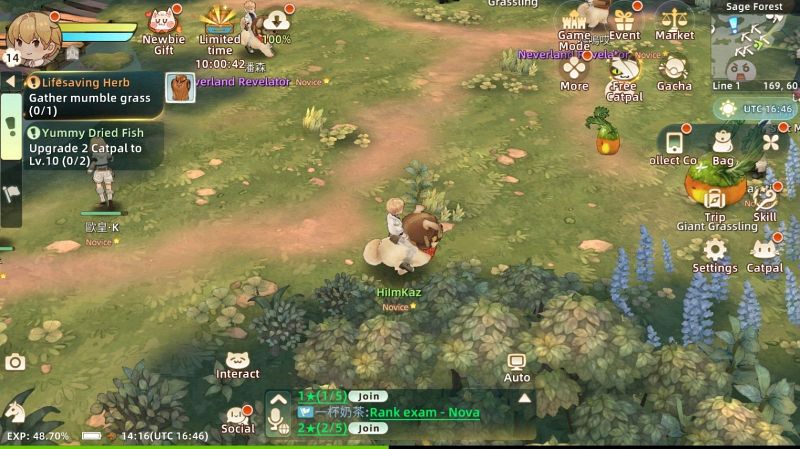Viewport: 800px width, 449px height.
Task: Open the Catpal menu
Action: [x=765, y=254]
